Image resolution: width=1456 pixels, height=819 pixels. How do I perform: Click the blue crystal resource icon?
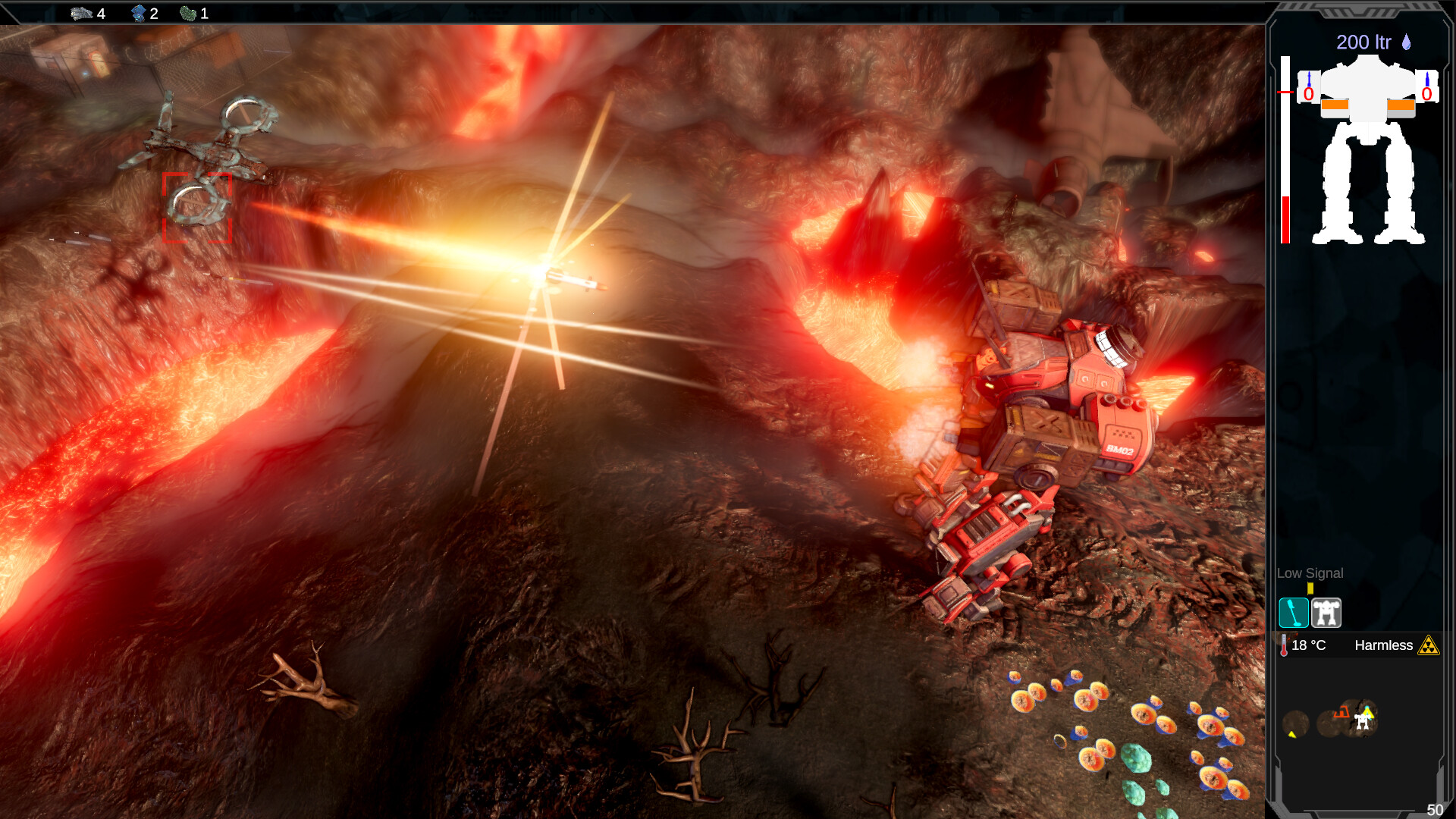coord(140,13)
